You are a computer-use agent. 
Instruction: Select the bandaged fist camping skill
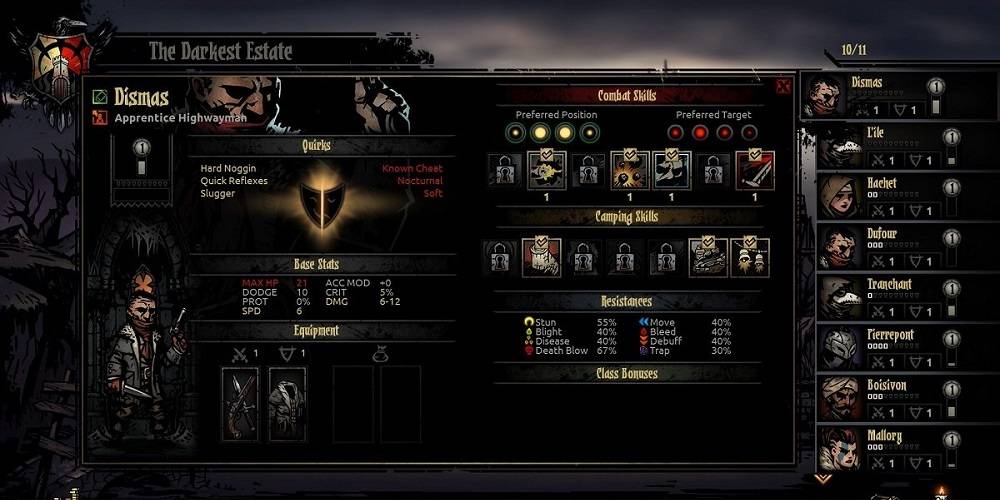tap(541, 258)
